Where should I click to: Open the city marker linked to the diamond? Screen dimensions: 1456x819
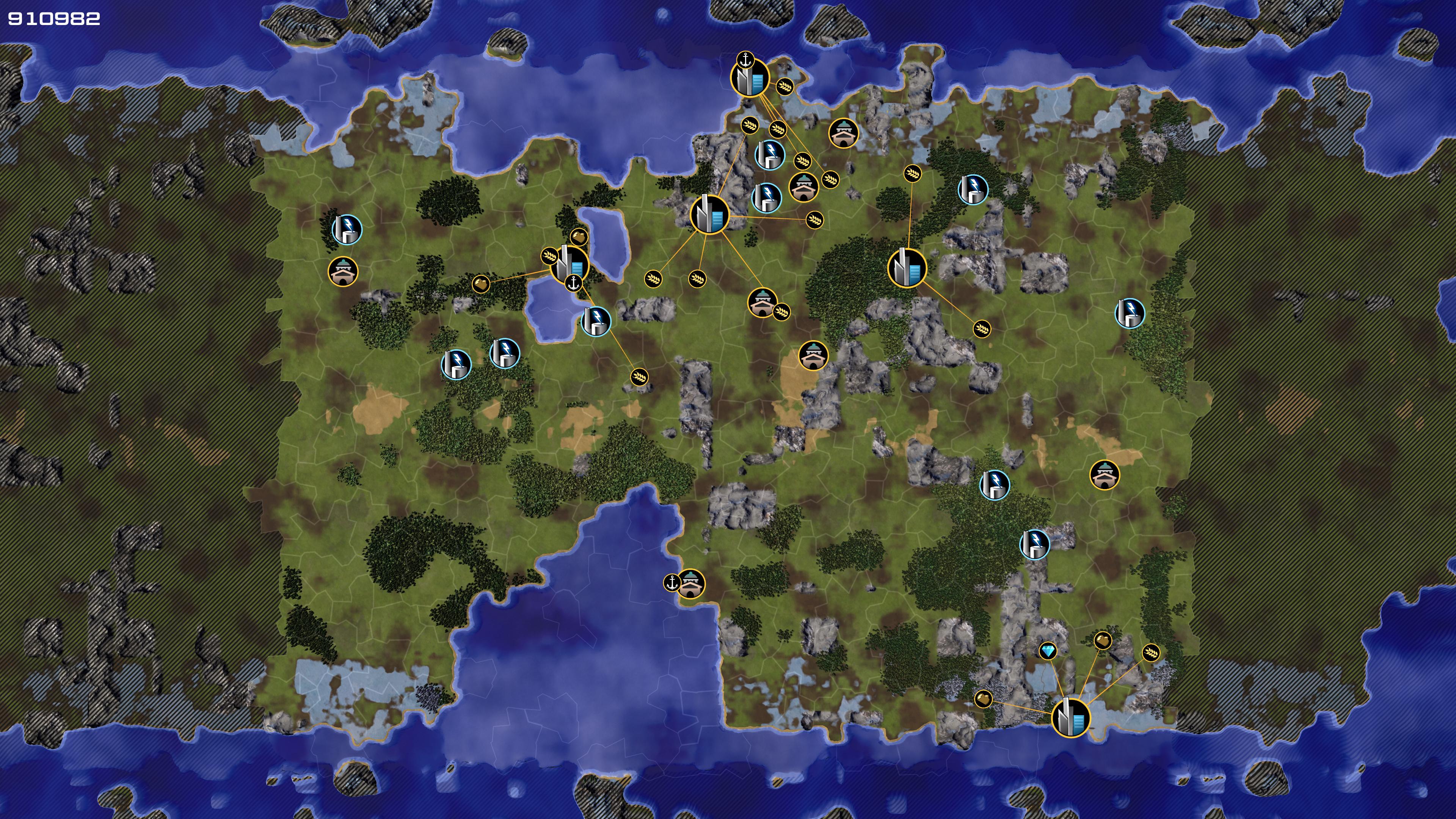[x=1070, y=718]
